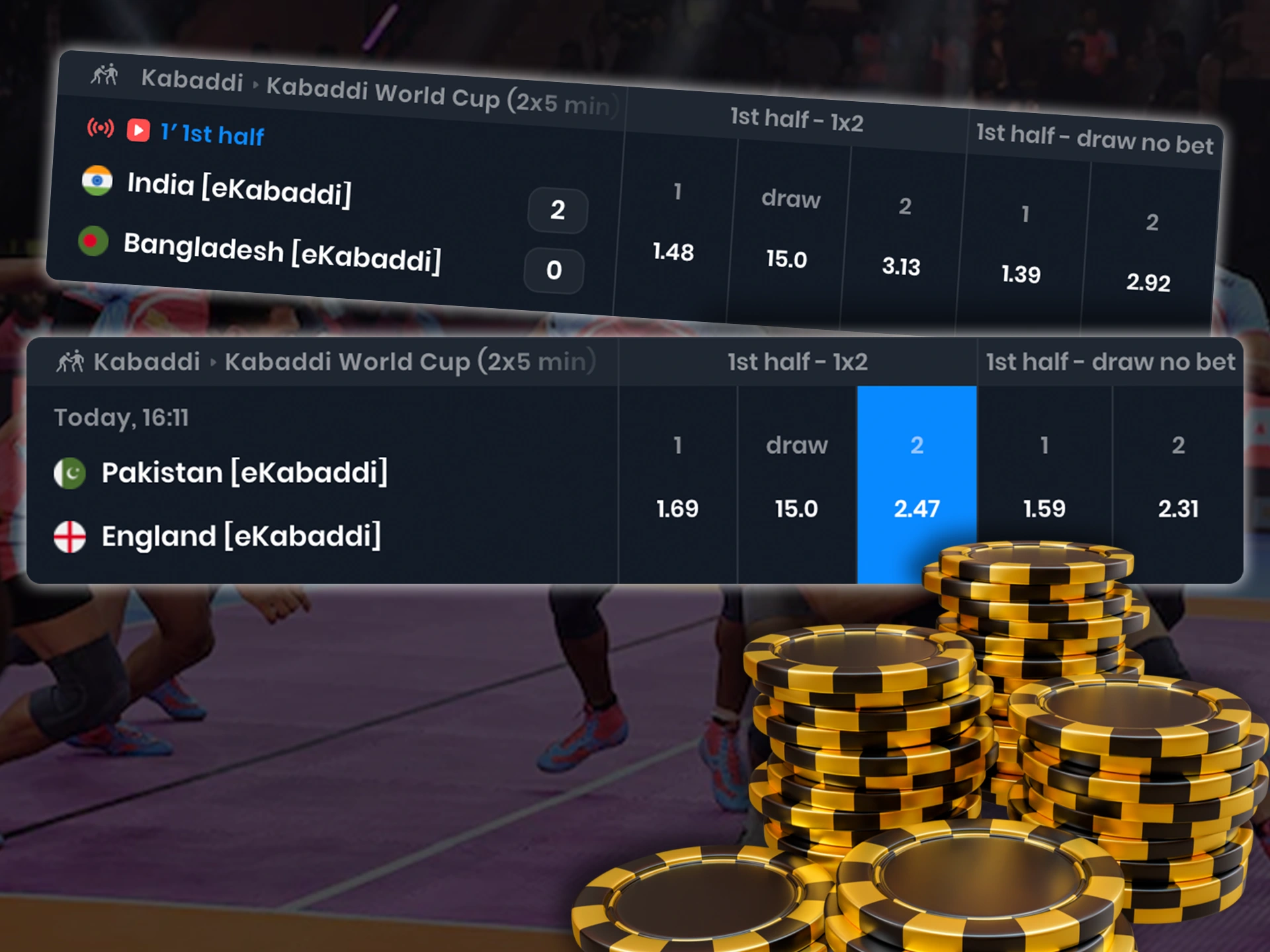Click the 'Today, 16:11' match time label

(121, 417)
